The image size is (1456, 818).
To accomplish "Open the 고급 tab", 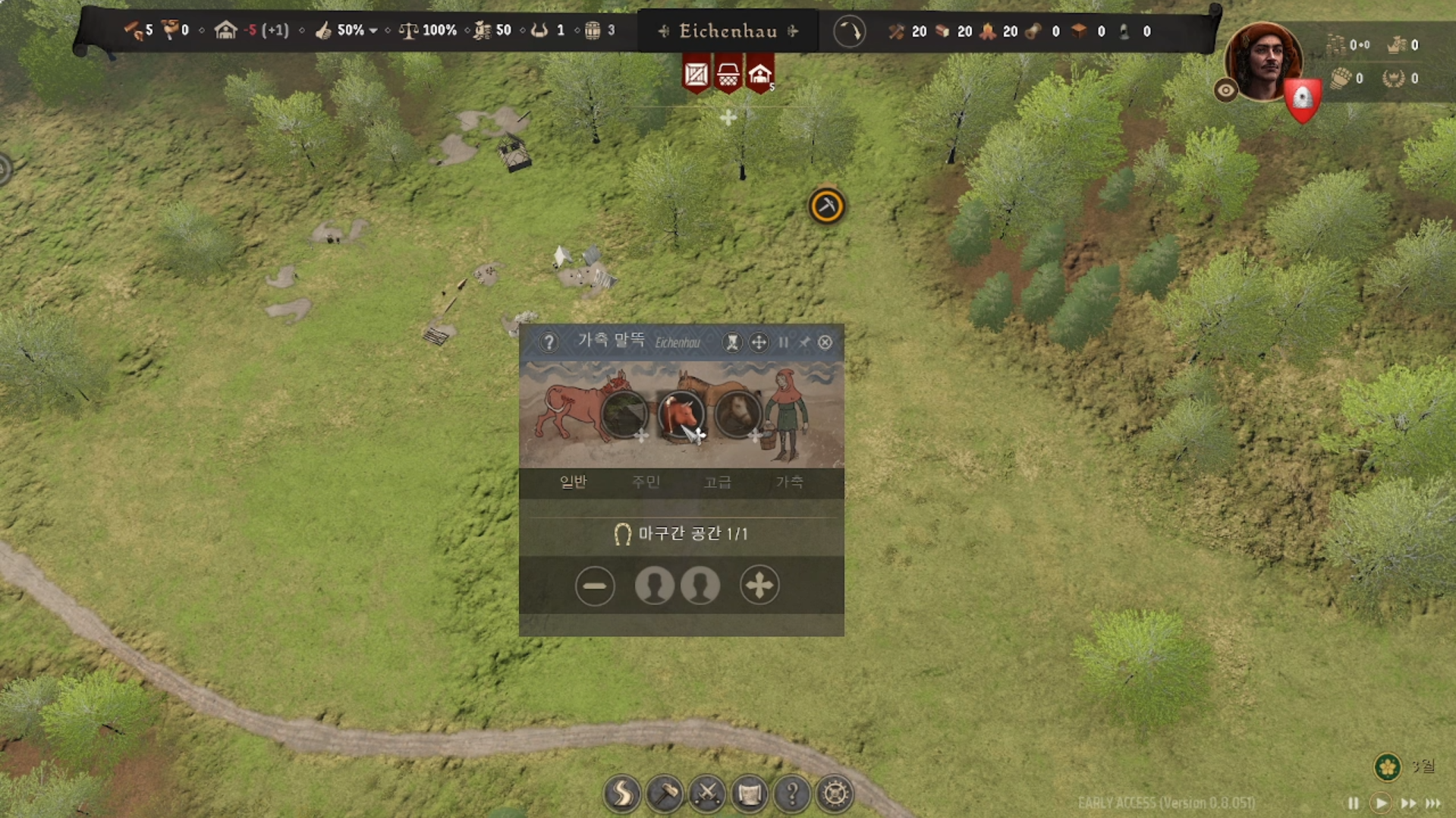I will [x=717, y=482].
